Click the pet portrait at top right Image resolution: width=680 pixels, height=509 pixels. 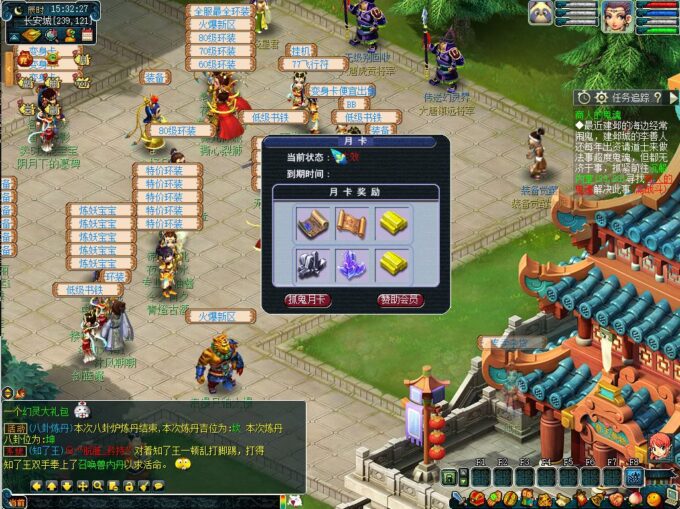tap(542, 13)
